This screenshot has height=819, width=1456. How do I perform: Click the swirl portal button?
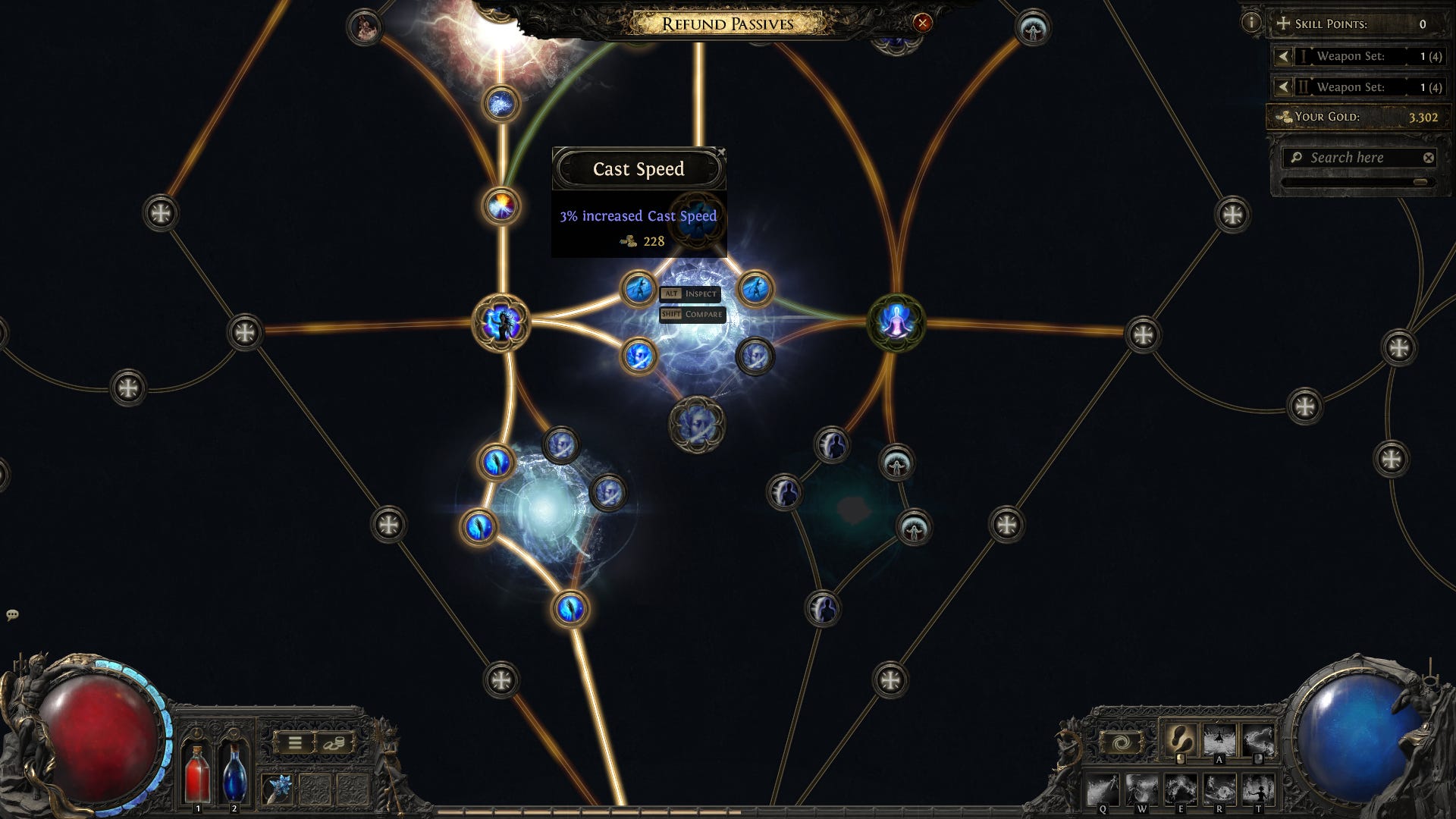[1122, 743]
